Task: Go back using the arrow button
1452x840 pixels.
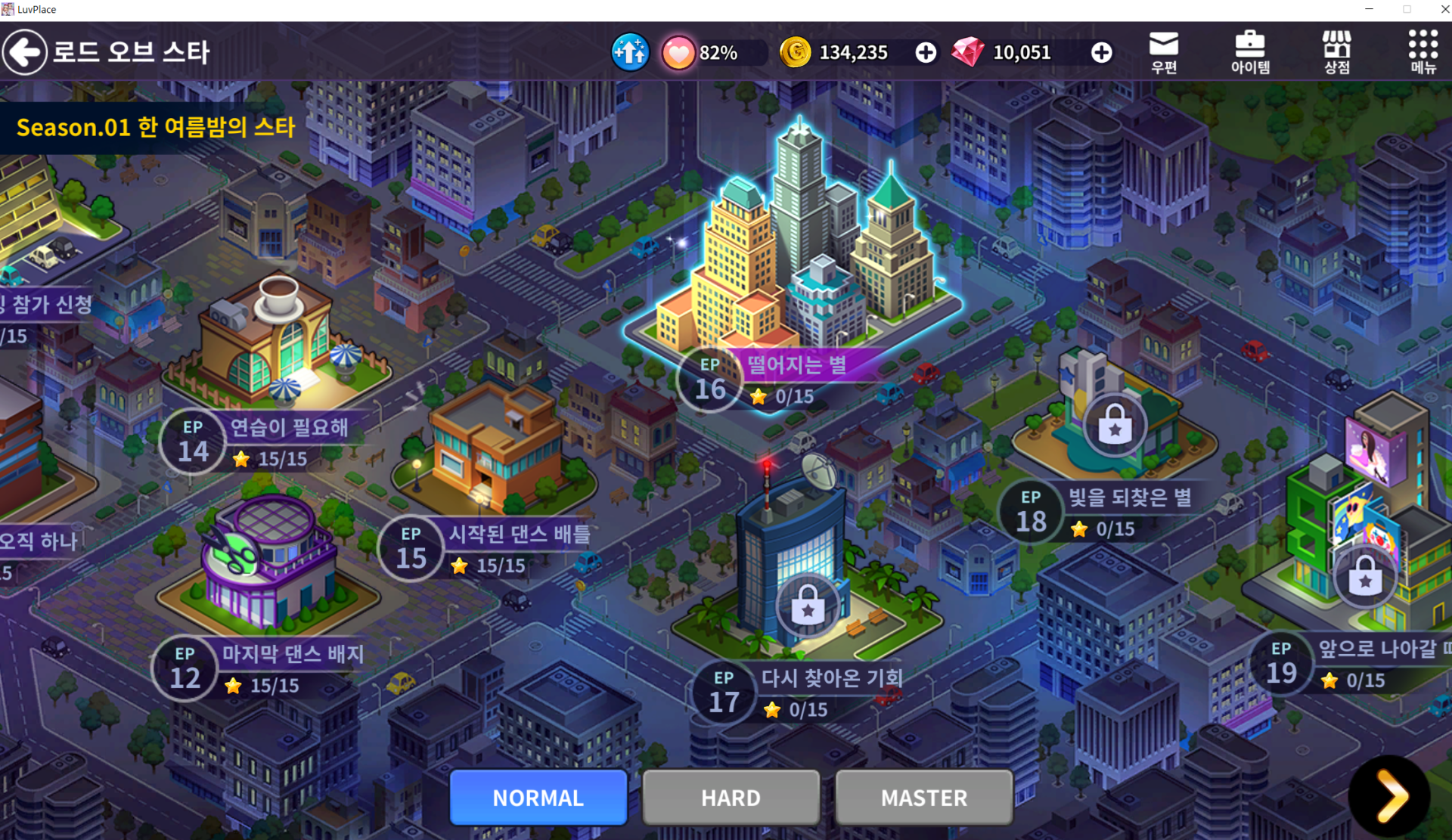Action: click(x=25, y=52)
